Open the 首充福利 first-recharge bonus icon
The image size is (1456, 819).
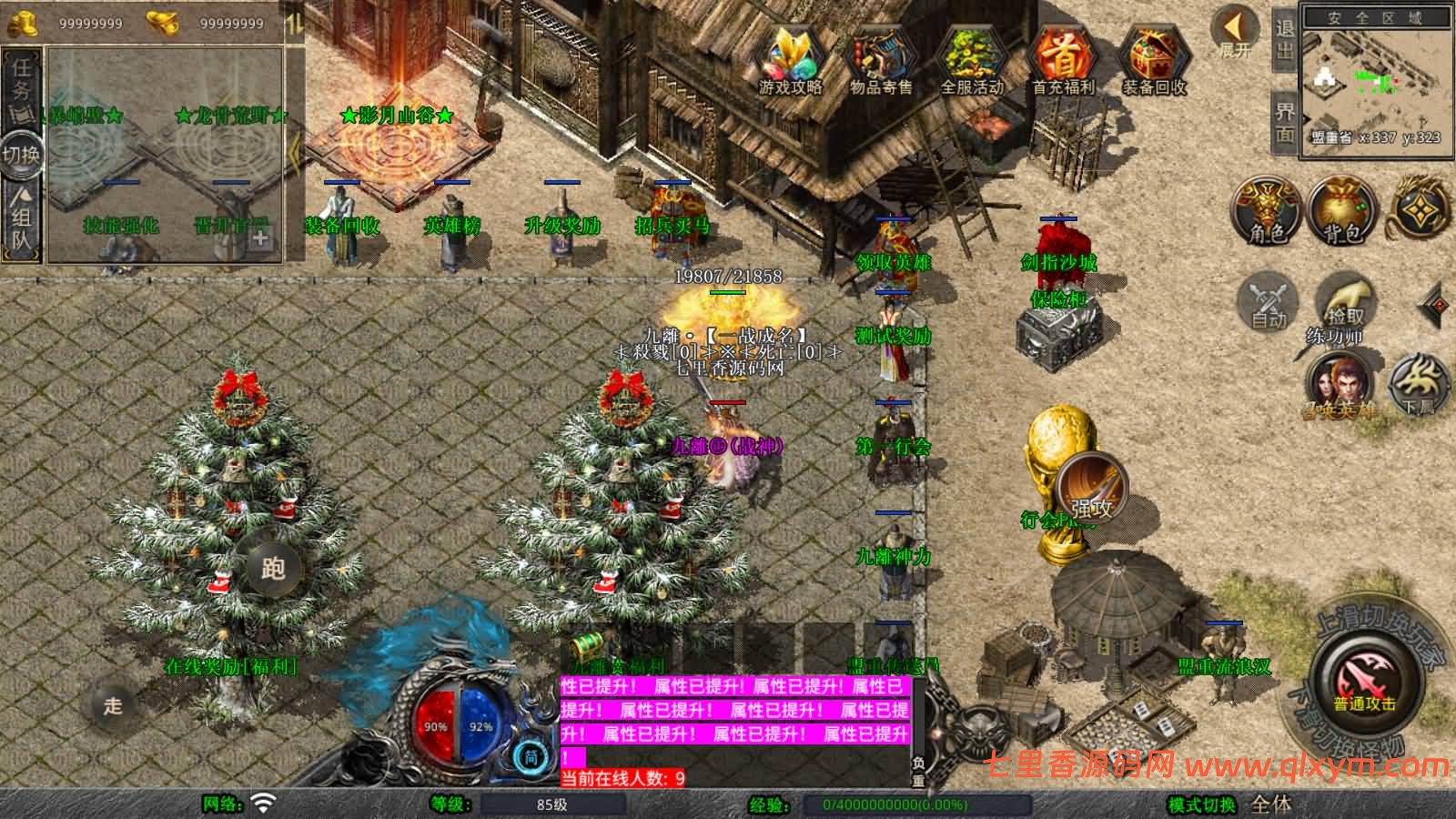tap(1063, 59)
